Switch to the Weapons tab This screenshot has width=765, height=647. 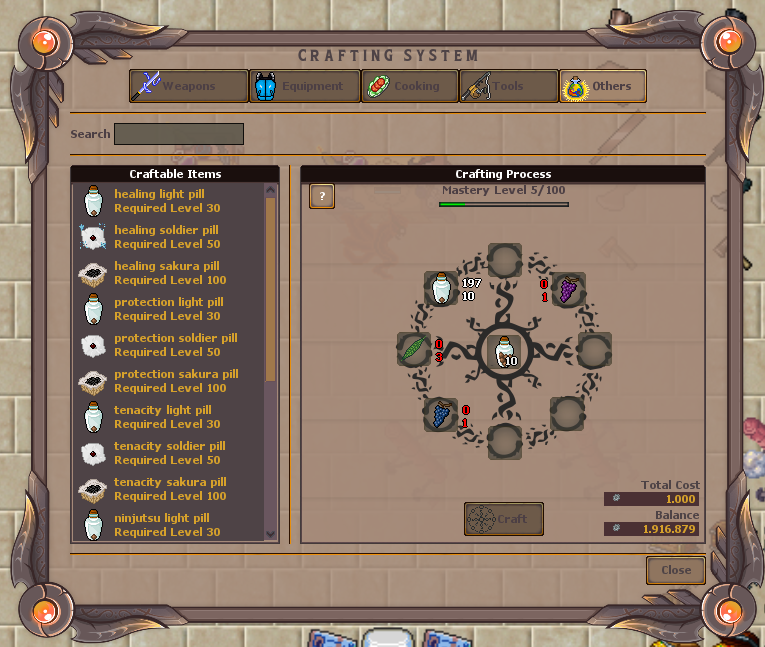pyautogui.click(x=189, y=87)
